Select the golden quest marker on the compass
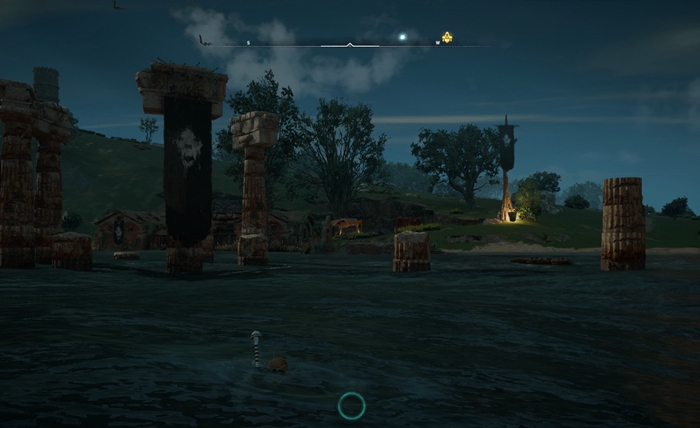700x428 pixels. pos(447,38)
